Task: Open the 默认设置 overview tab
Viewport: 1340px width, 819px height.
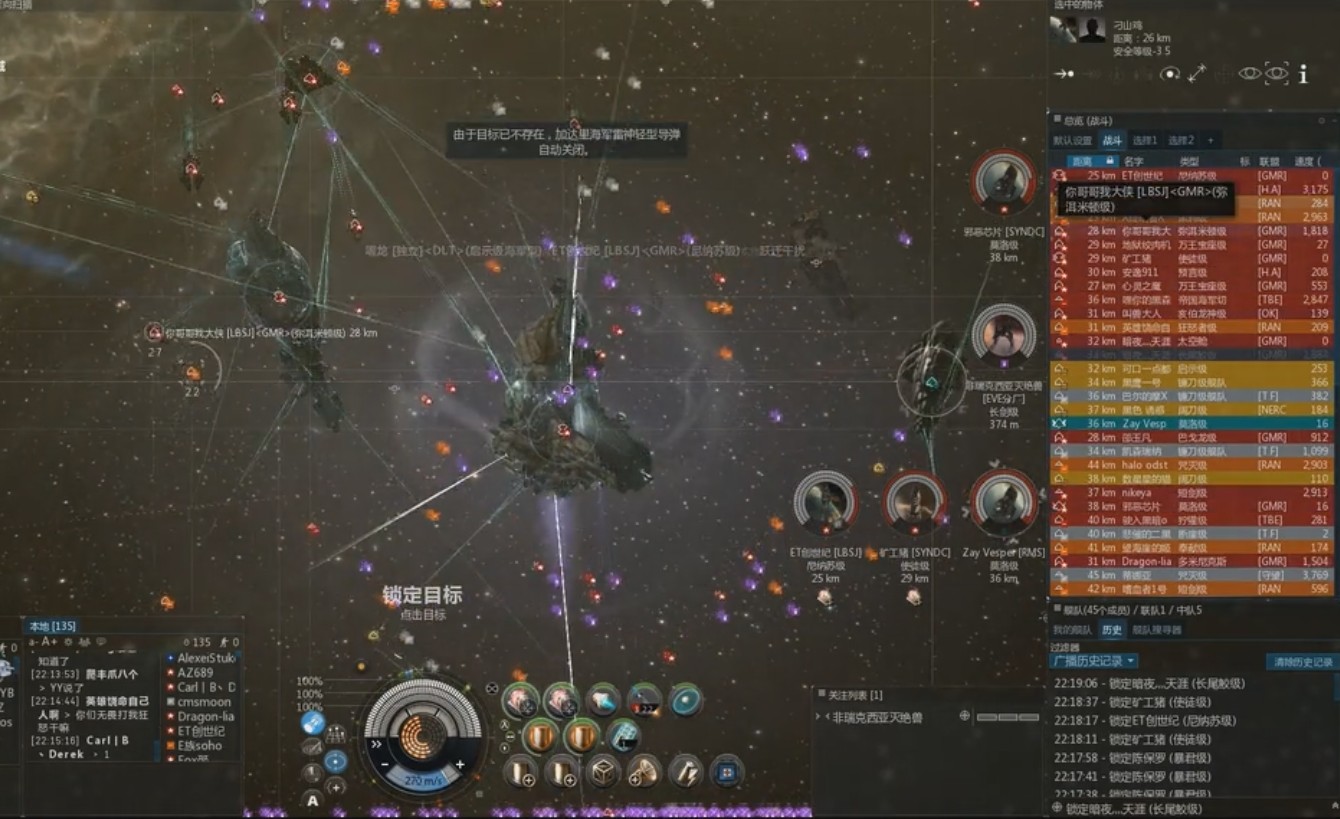Action: coord(1072,141)
